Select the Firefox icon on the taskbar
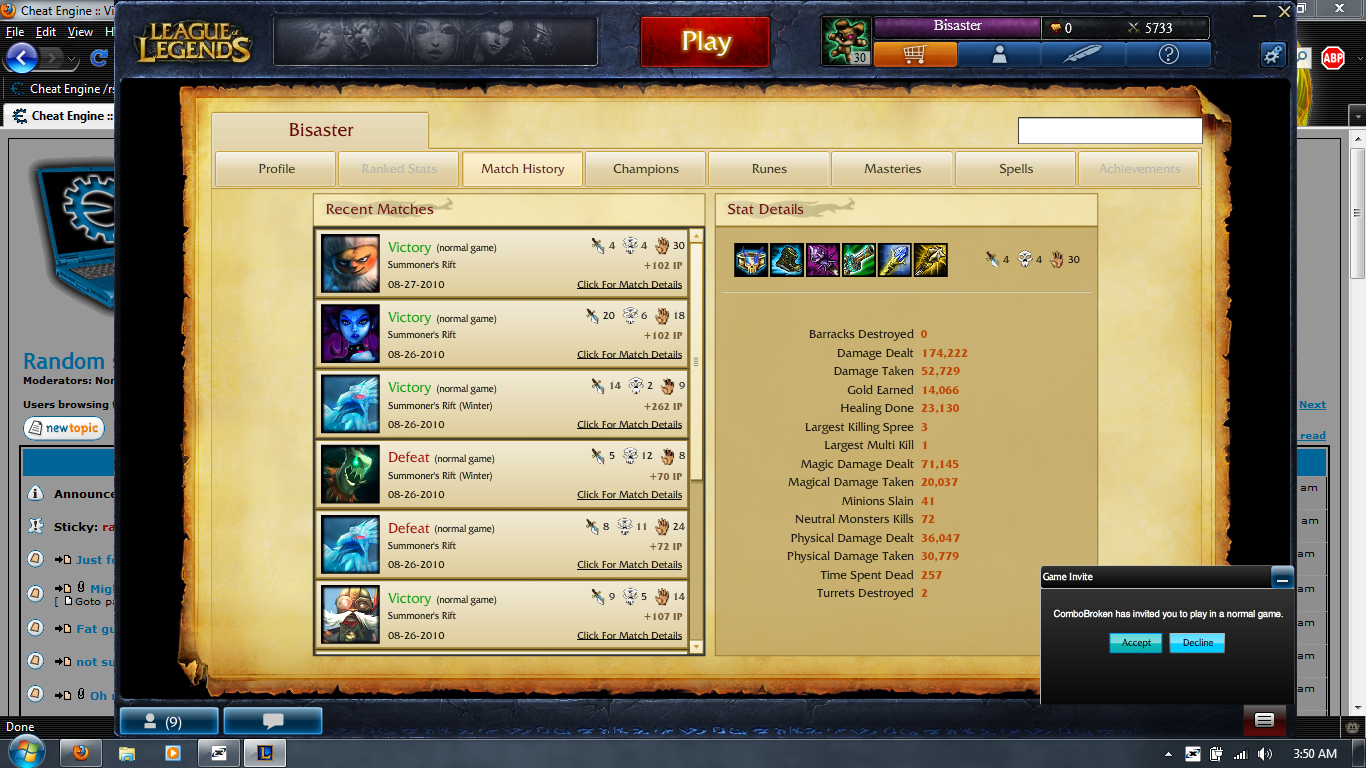 click(x=79, y=754)
